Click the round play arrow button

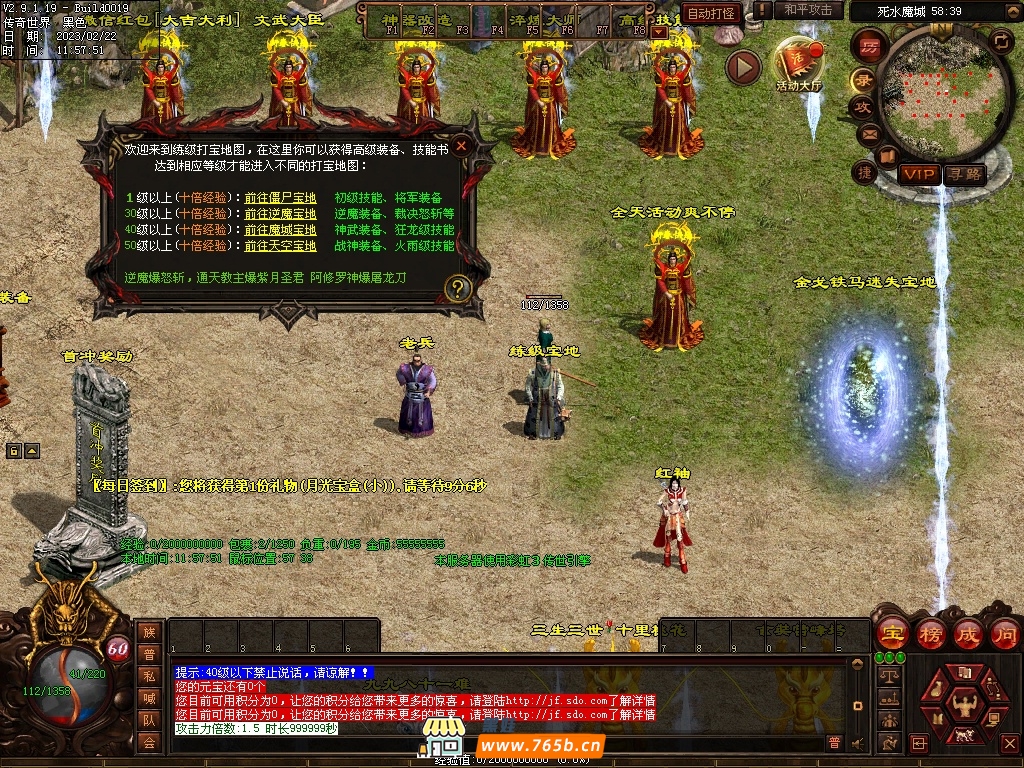743,67
